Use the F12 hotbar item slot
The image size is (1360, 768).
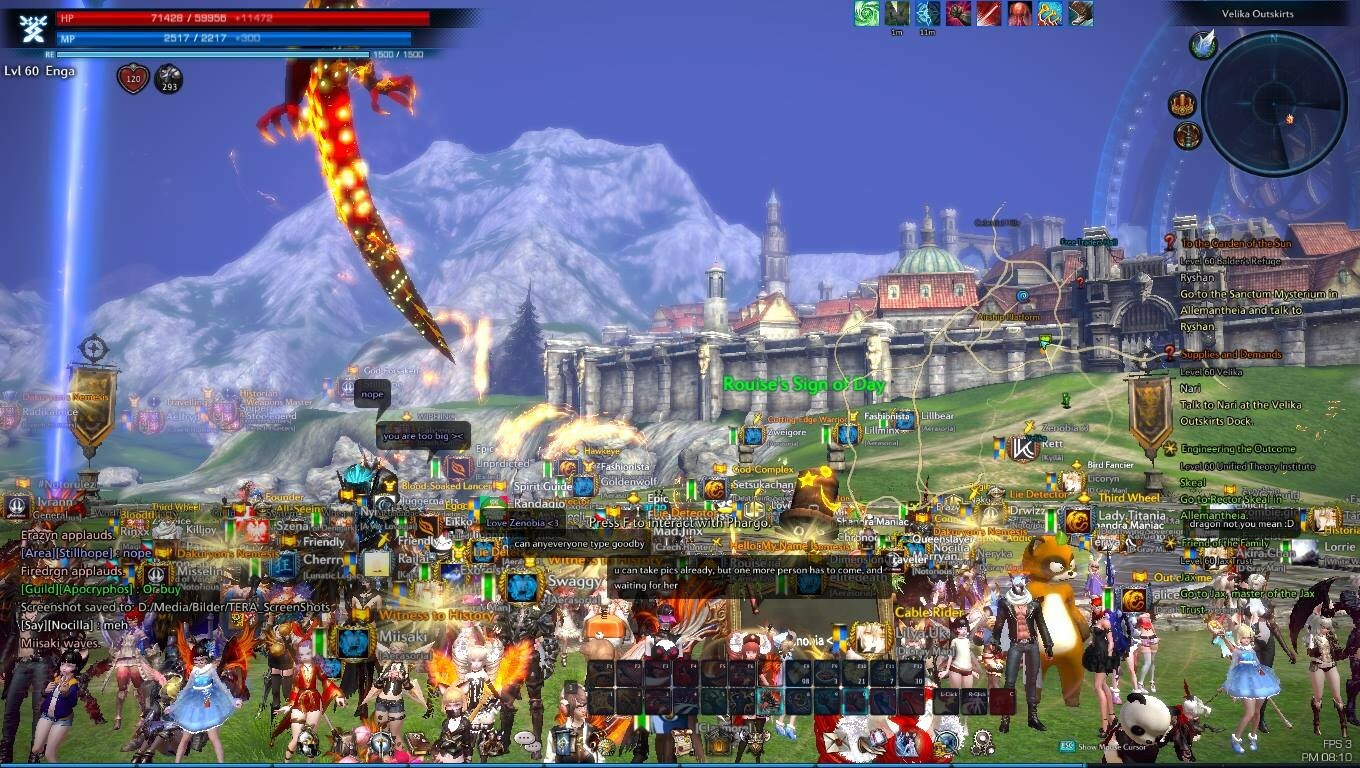pos(909,672)
